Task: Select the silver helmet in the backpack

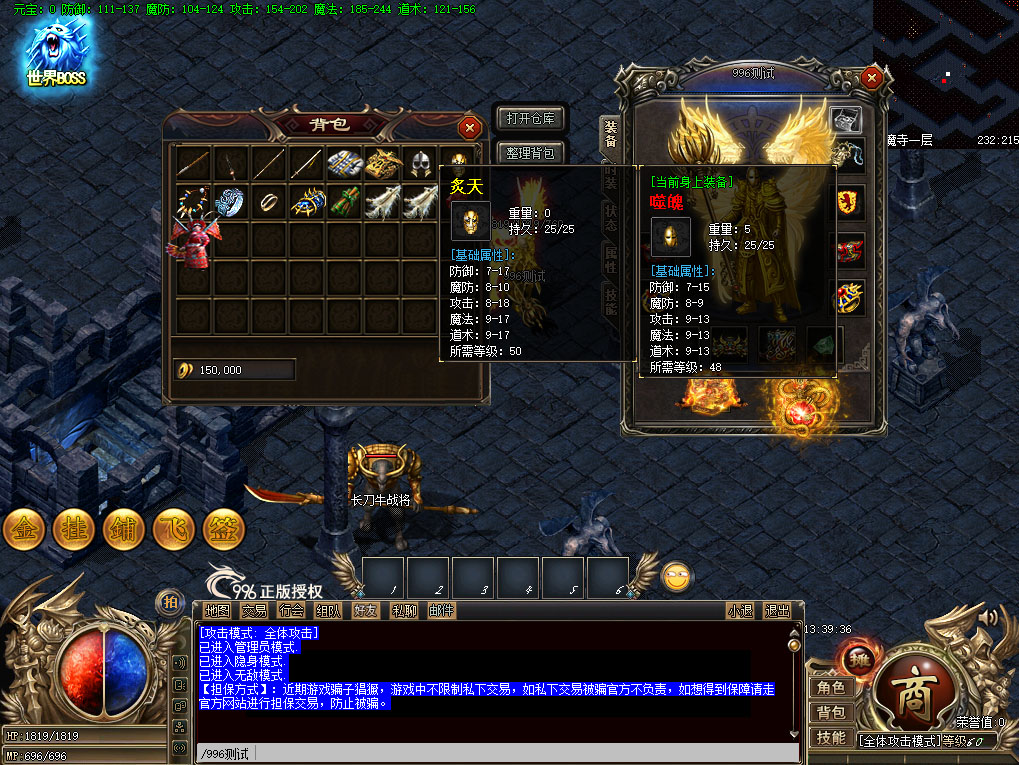Action: click(420, 164)
